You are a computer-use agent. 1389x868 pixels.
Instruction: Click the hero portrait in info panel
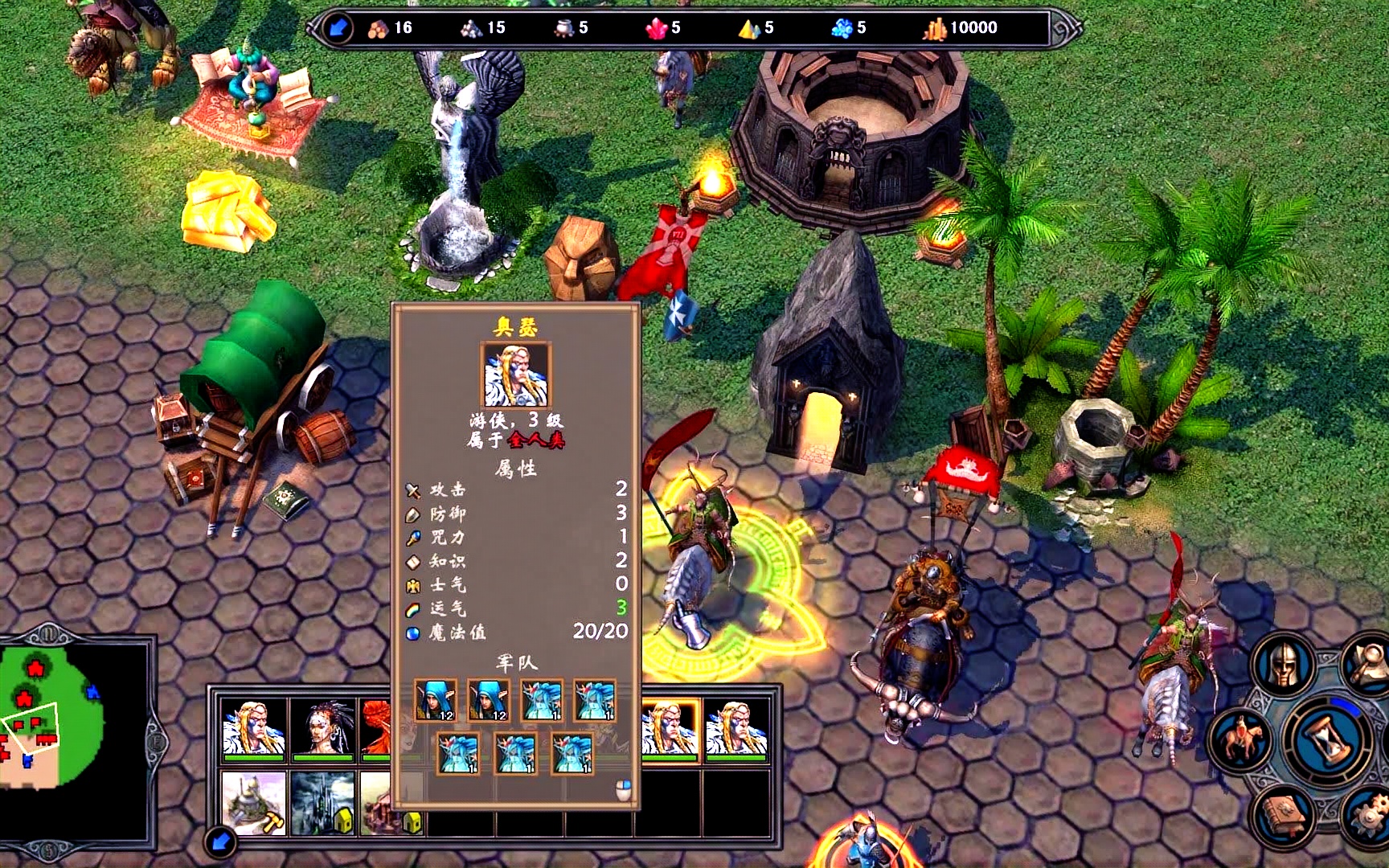pyautogui.click(x=516, y=375)
